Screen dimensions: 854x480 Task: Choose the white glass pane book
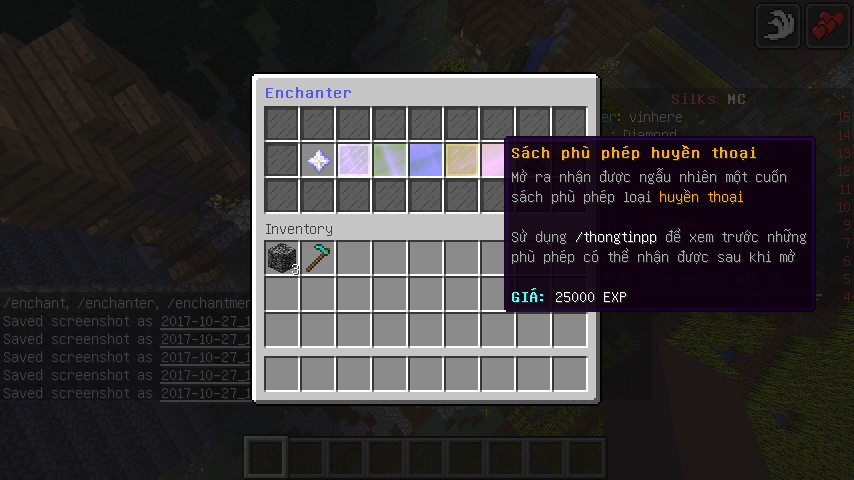pyautogui.click(x=355, y=160)
